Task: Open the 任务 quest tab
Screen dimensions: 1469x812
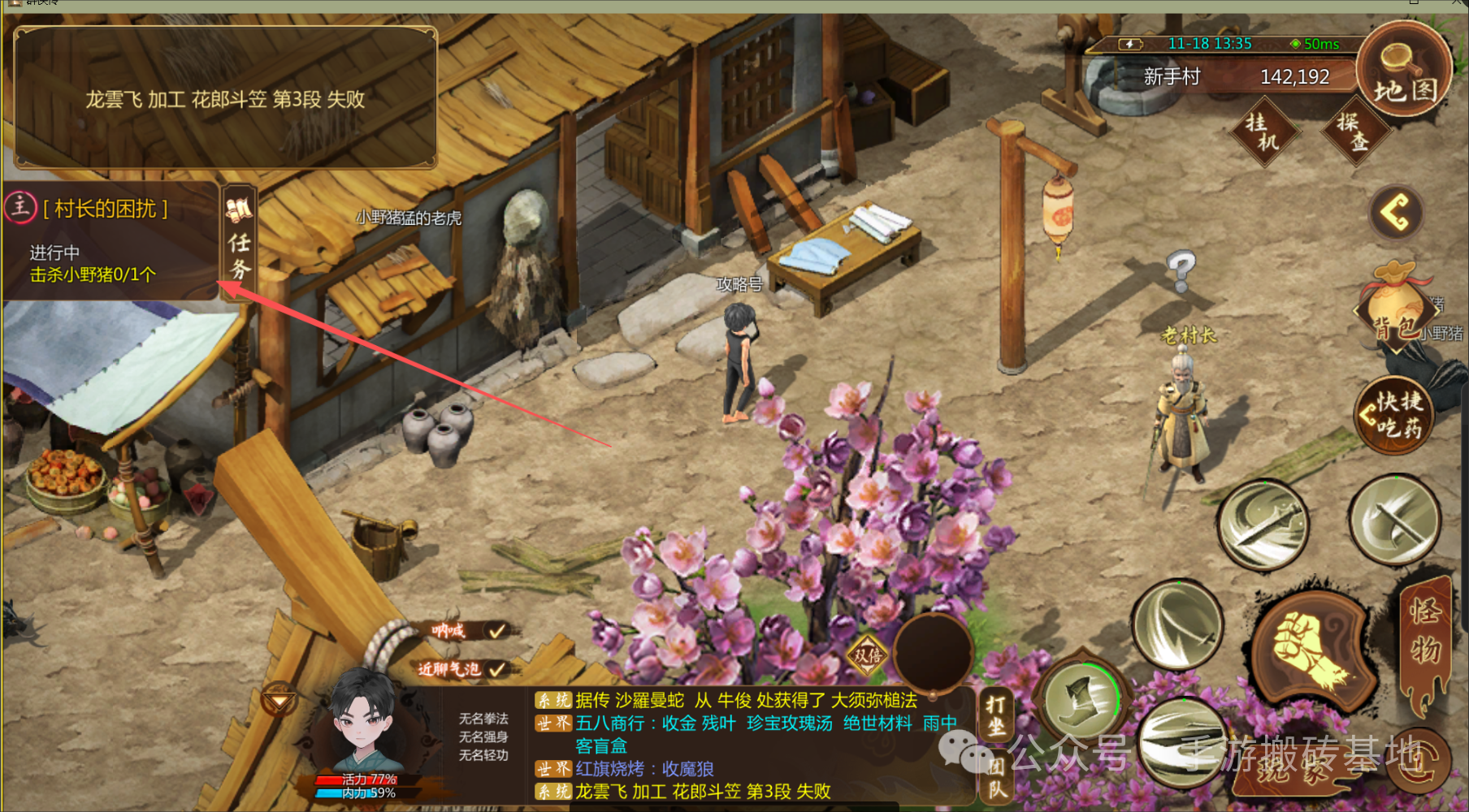Action: 239,242
